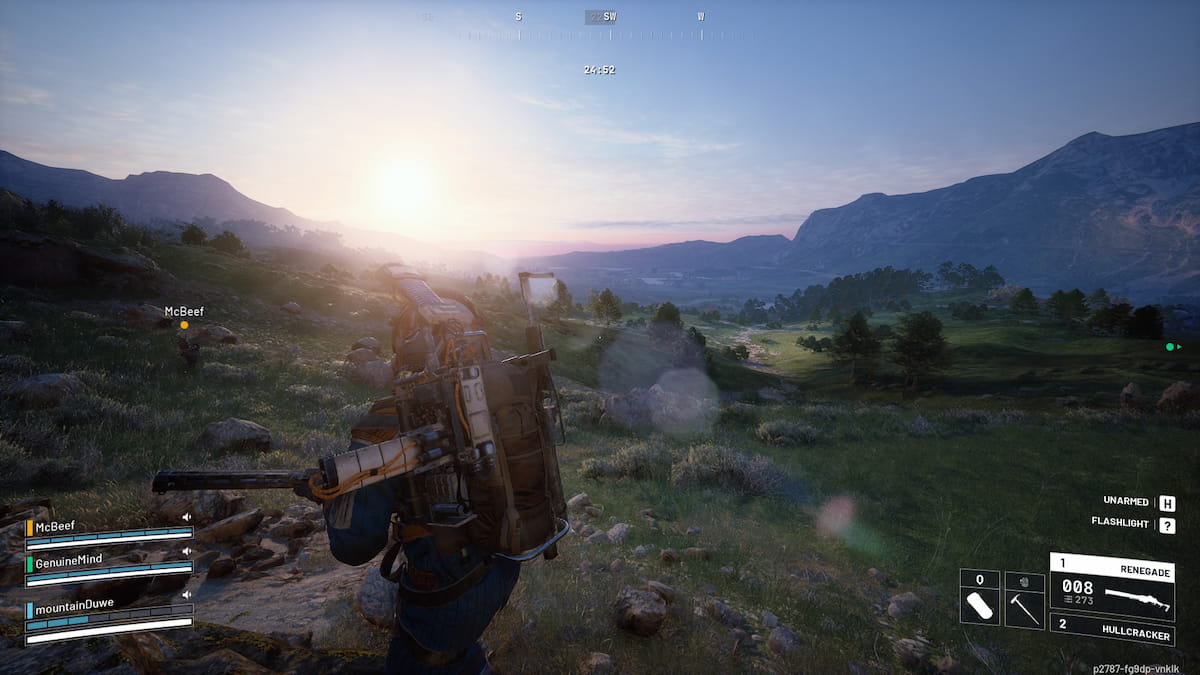Screen dimensions: 1200x675
Task: Click the compass bar's SW heading
Action: (609, 17)
